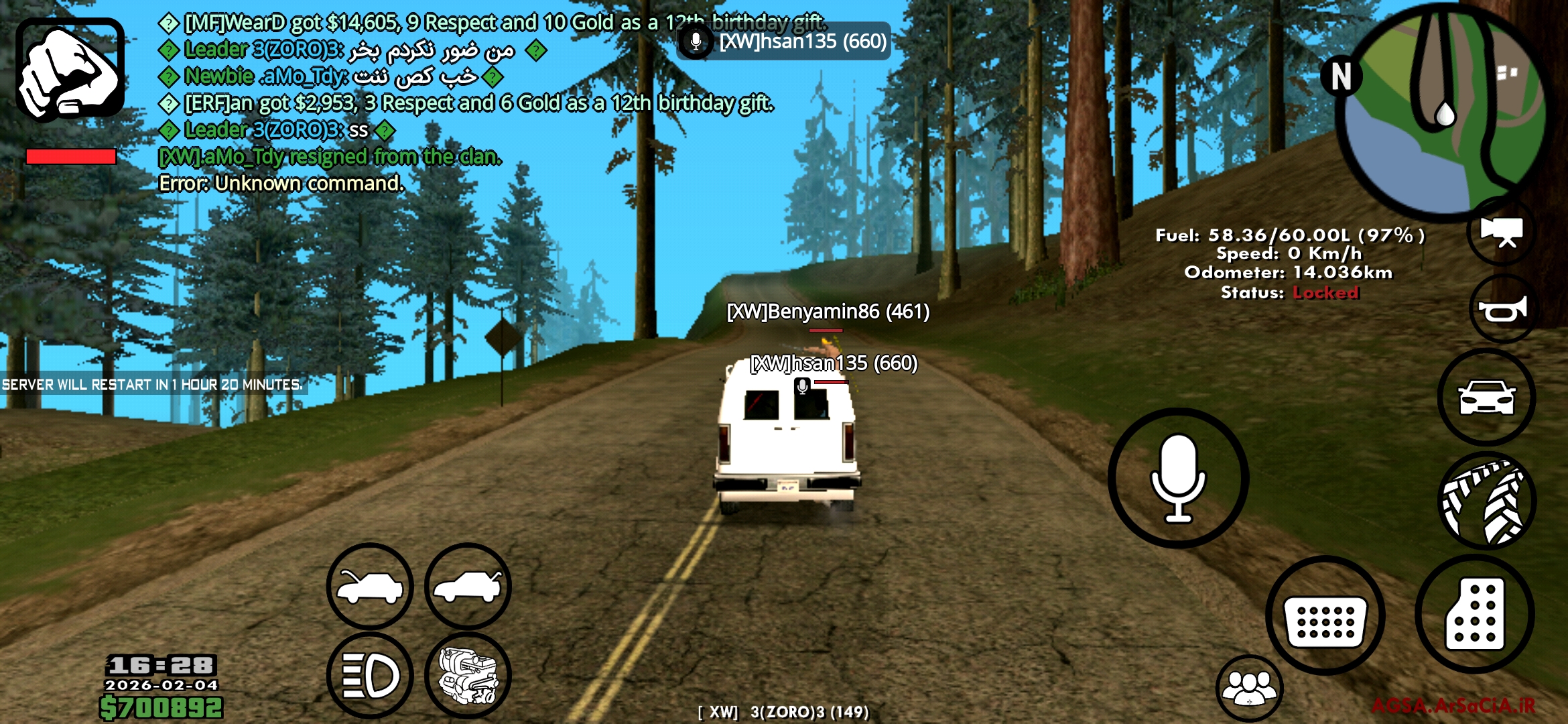Hit the brake pedal button
The image size is (1568, 724).
click(1325, 615)
